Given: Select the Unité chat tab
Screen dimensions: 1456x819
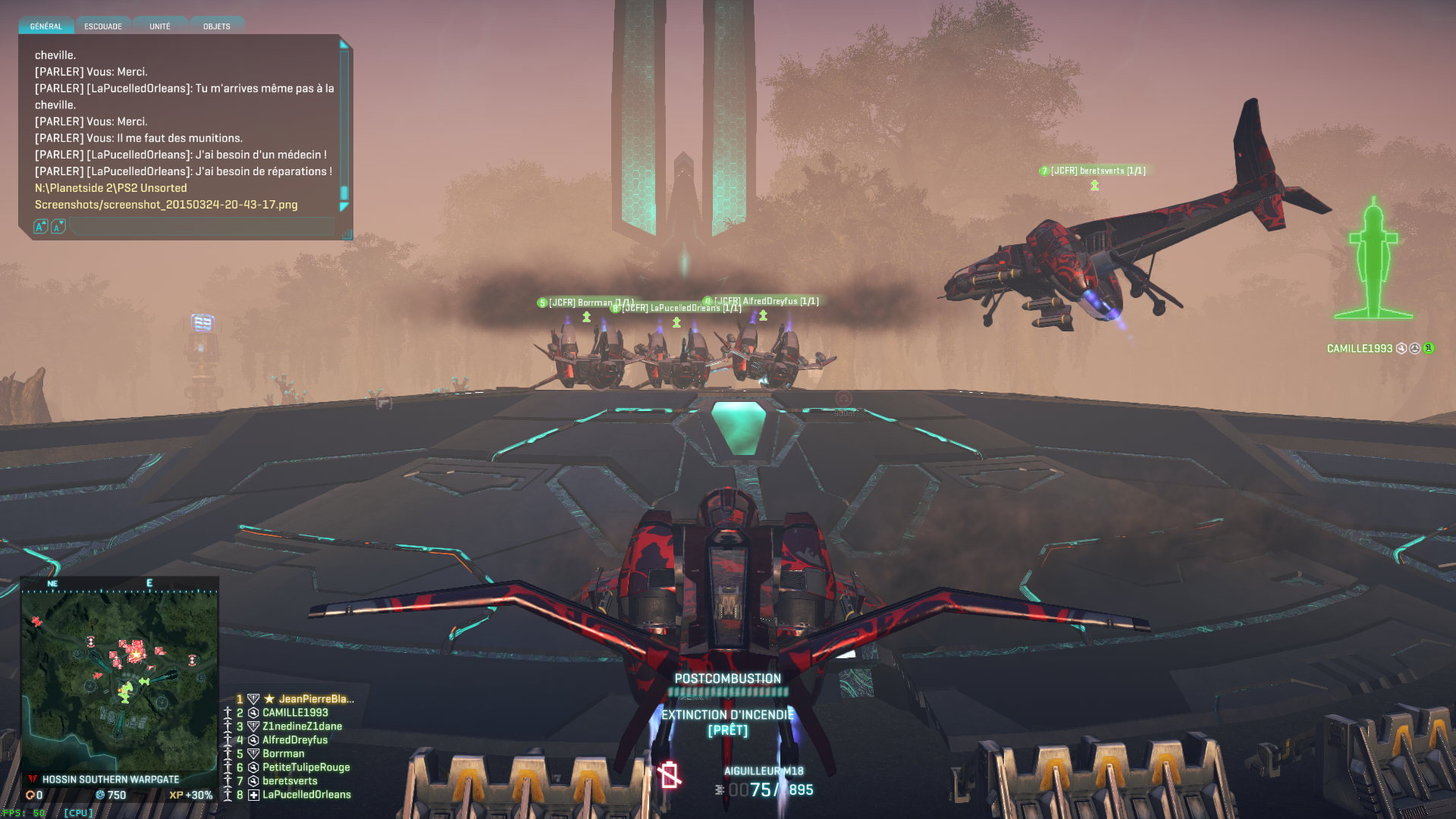Looking at the screenshot, I should pos(160,27).
